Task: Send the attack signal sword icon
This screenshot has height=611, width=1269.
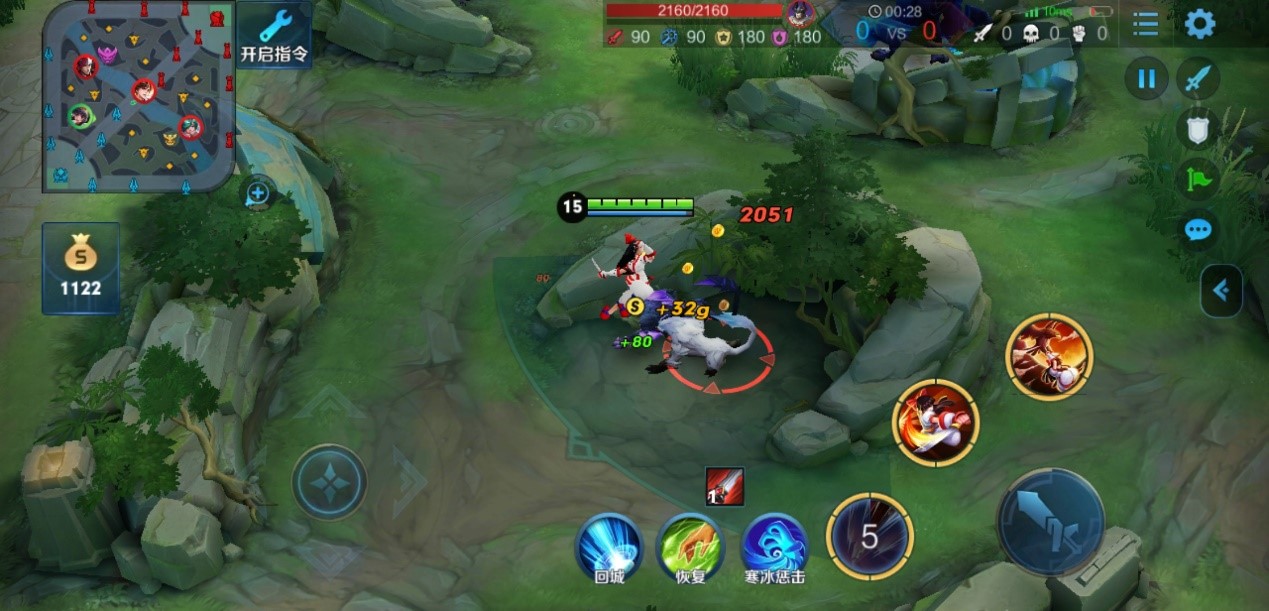Action: 1198,78
